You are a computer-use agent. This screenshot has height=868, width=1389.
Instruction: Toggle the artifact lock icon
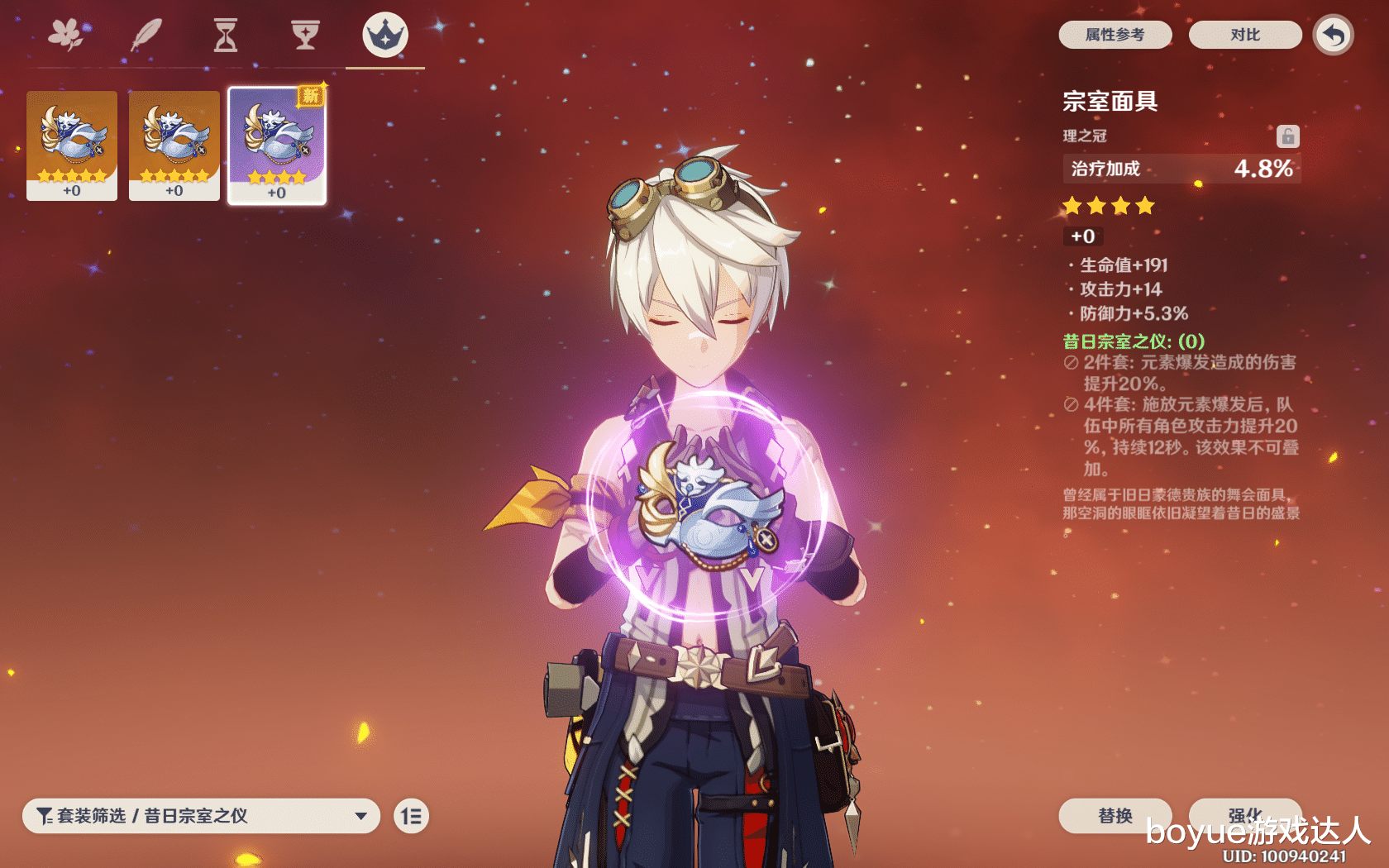1287,136
